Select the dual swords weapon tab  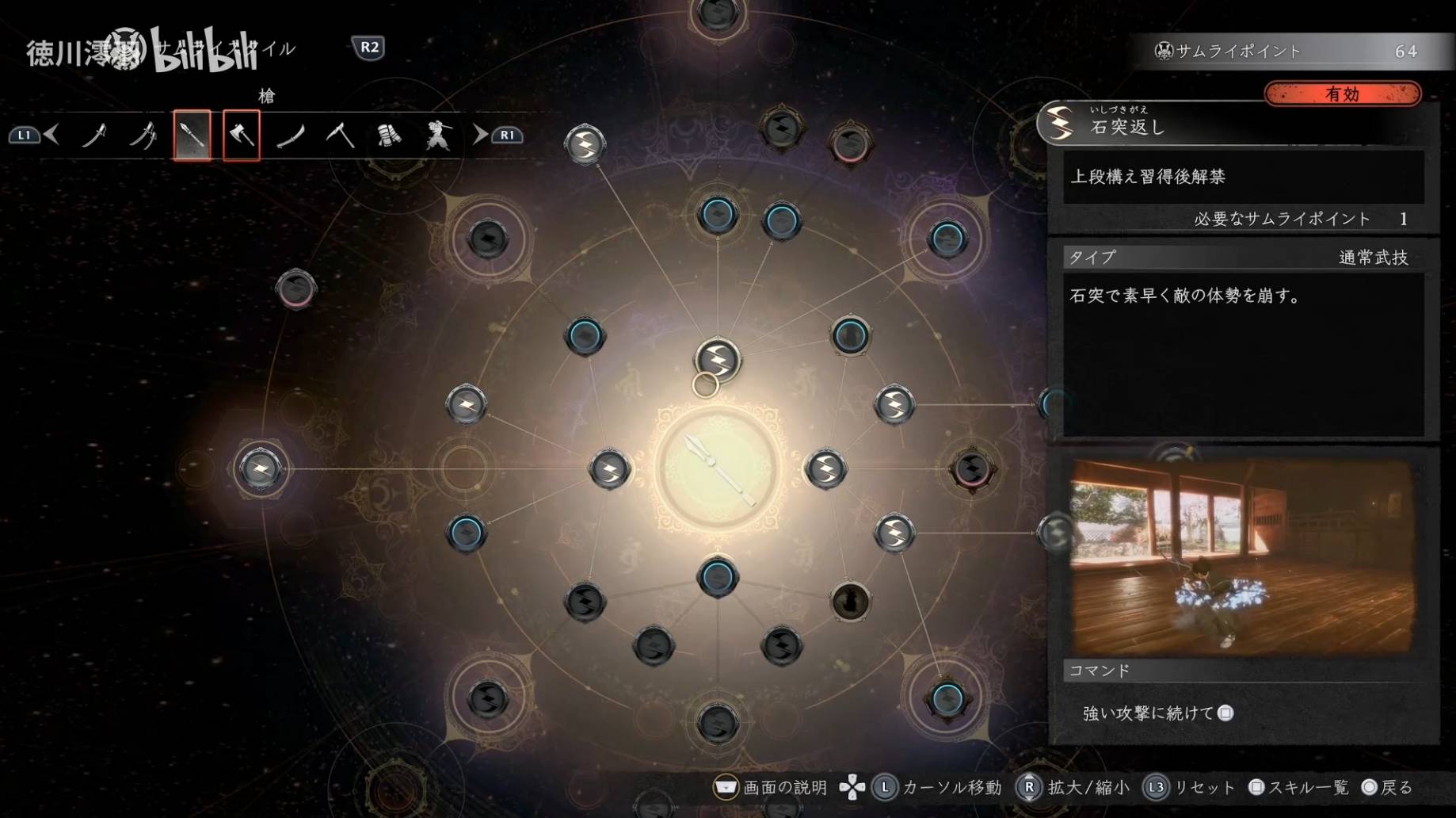pos(143,136)
